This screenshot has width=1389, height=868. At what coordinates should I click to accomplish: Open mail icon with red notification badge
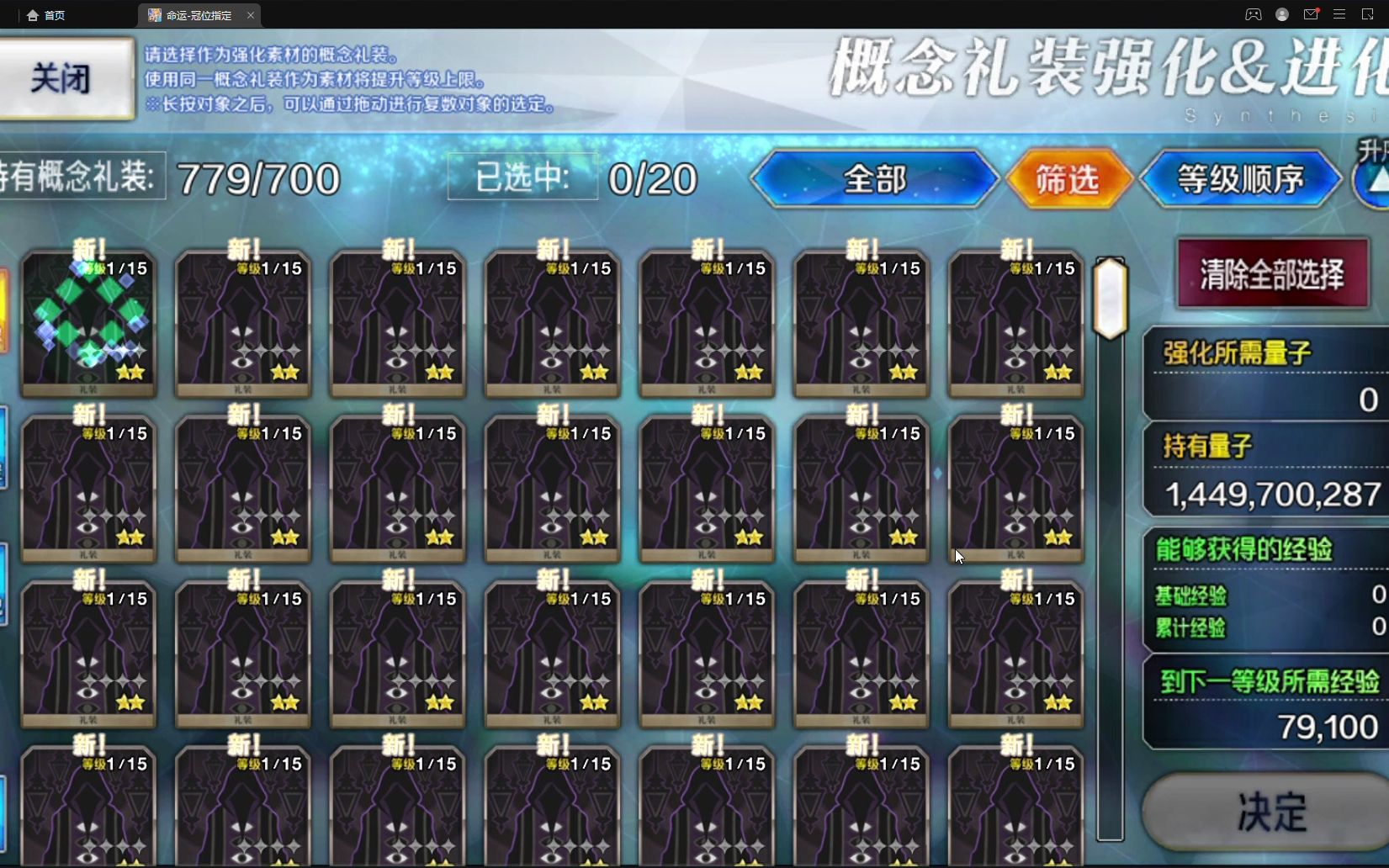point(1310,14)
